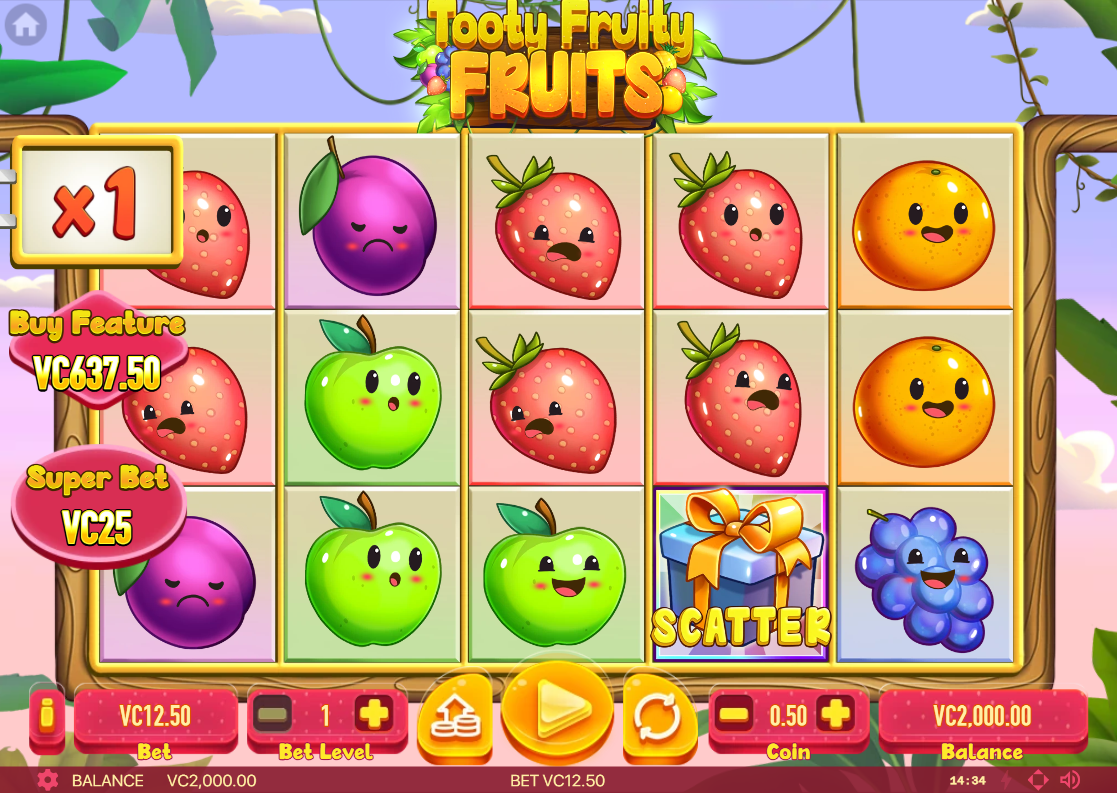This screenshot has width=1117, height=793.
Task: Return to the lobby via home icon
Action: (26, 24)
